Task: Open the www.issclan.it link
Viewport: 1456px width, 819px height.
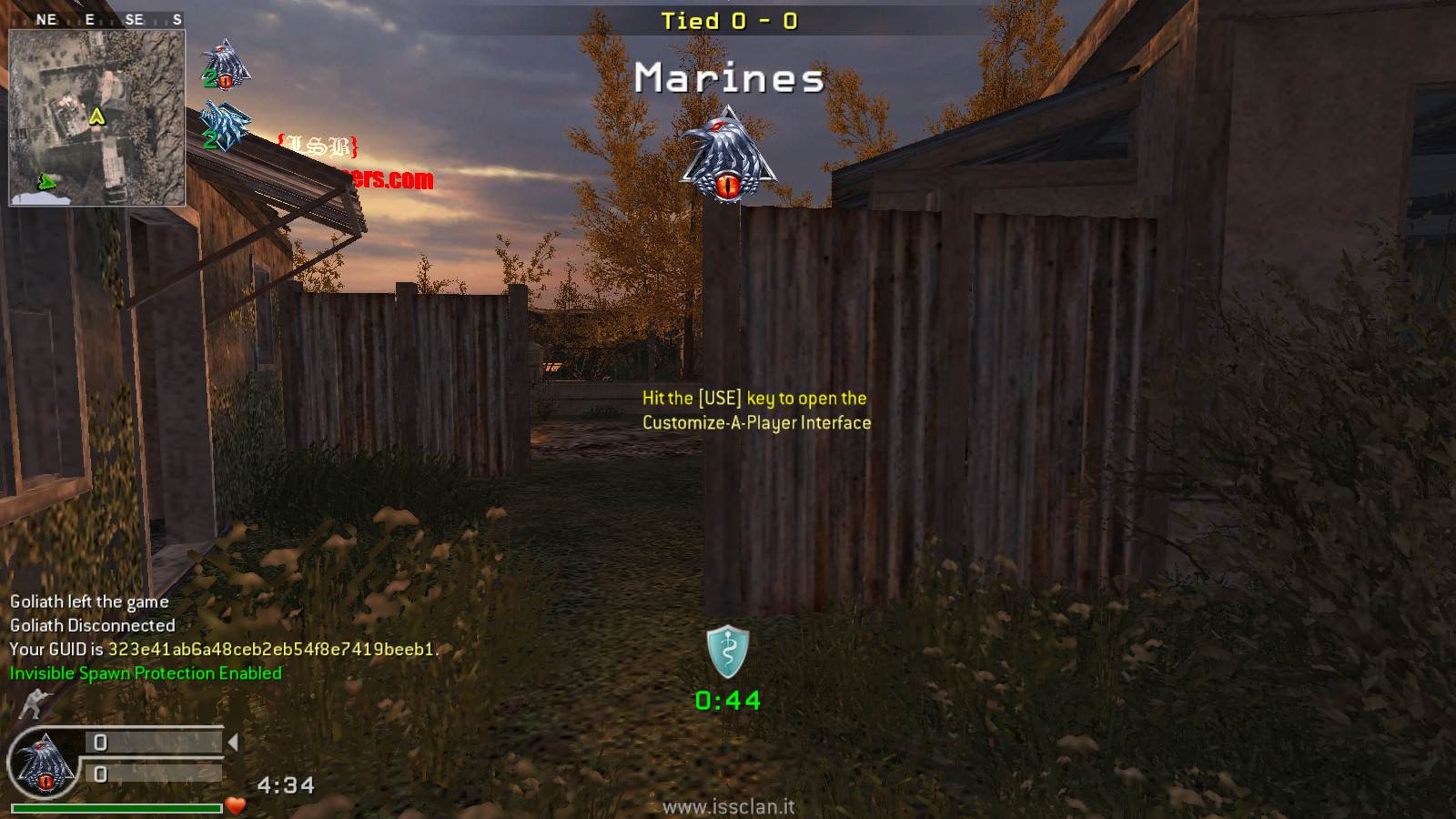Action: [728, 807]
